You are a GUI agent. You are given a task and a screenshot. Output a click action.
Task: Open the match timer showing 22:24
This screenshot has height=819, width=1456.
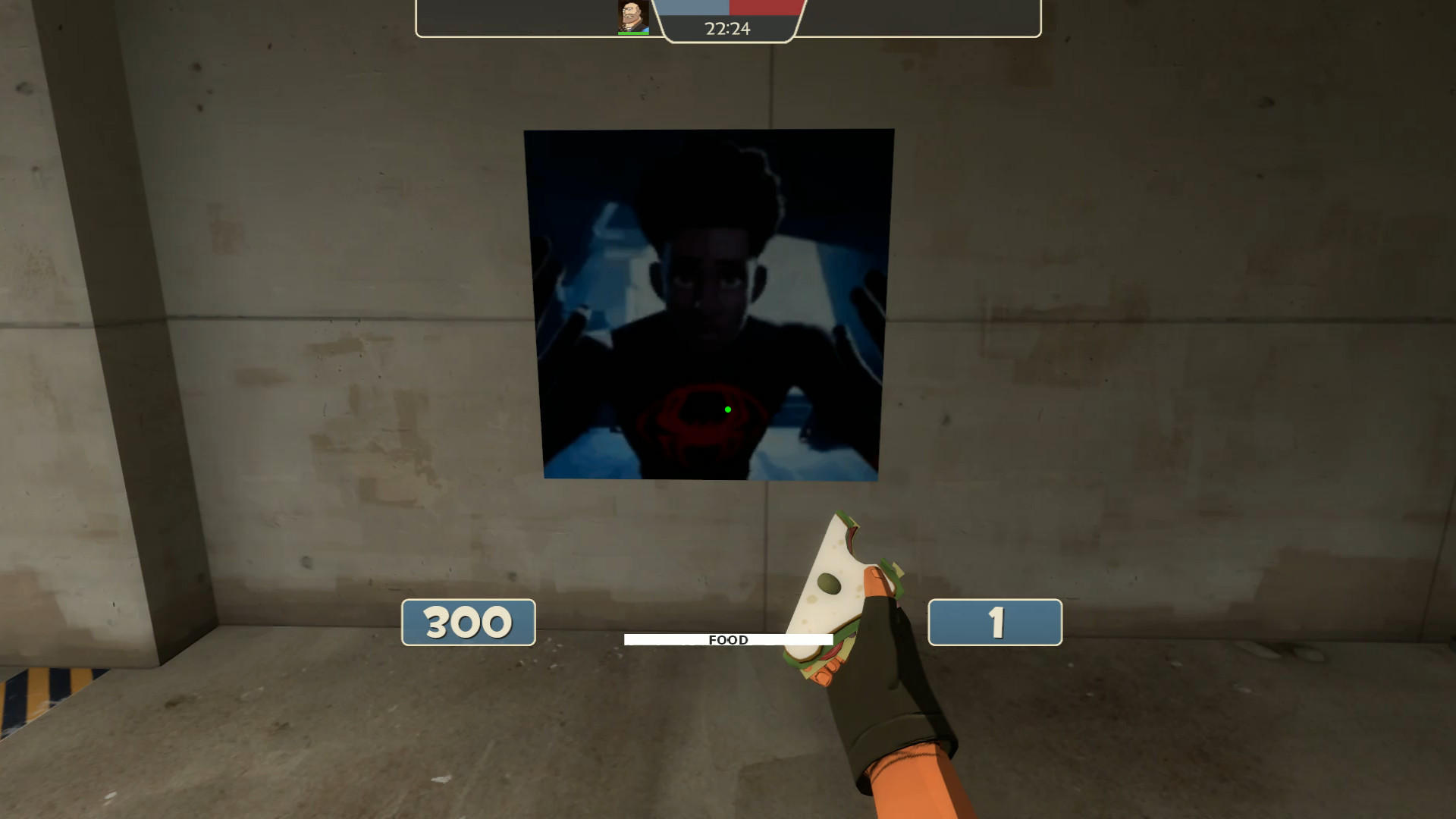coord(726,29)
